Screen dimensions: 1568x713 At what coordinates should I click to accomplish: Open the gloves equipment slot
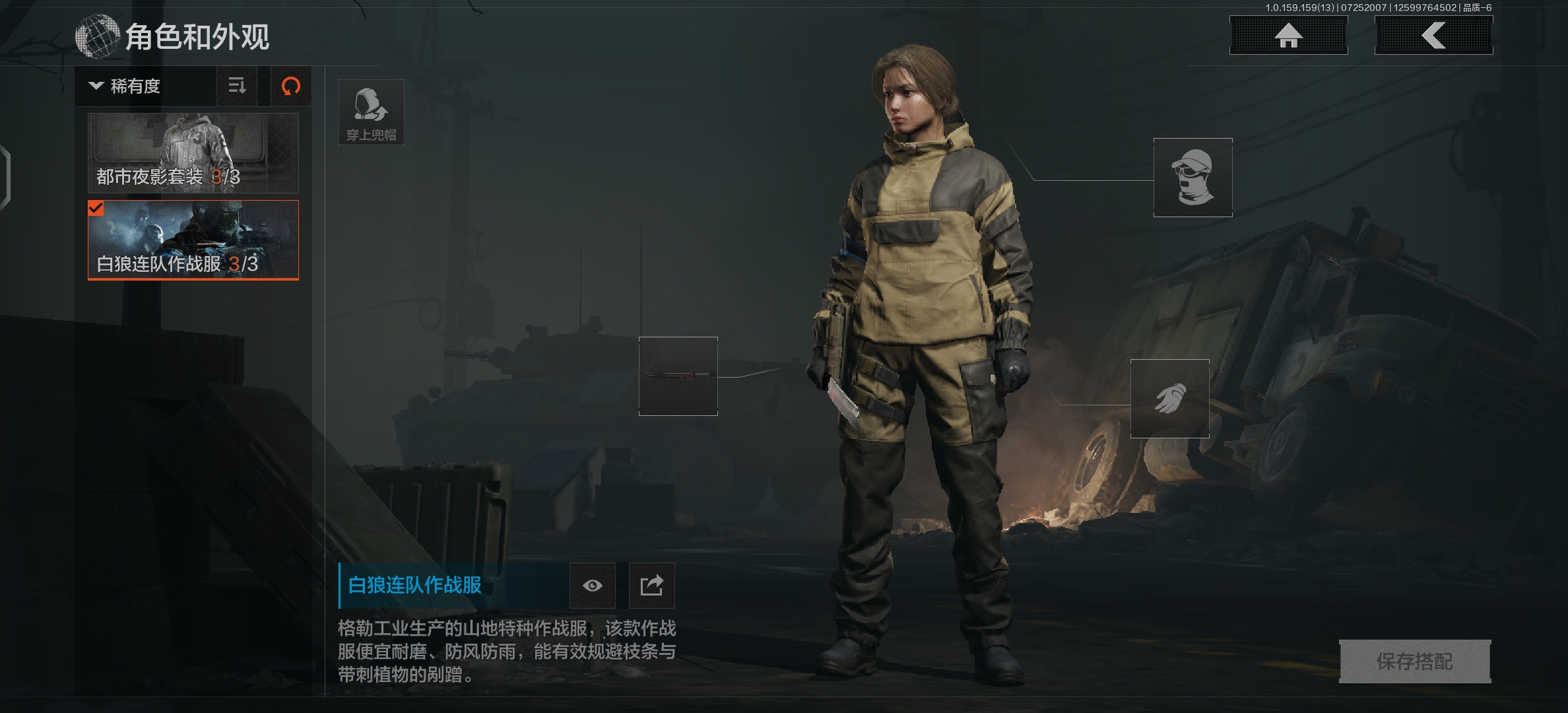click(1169, 399)
